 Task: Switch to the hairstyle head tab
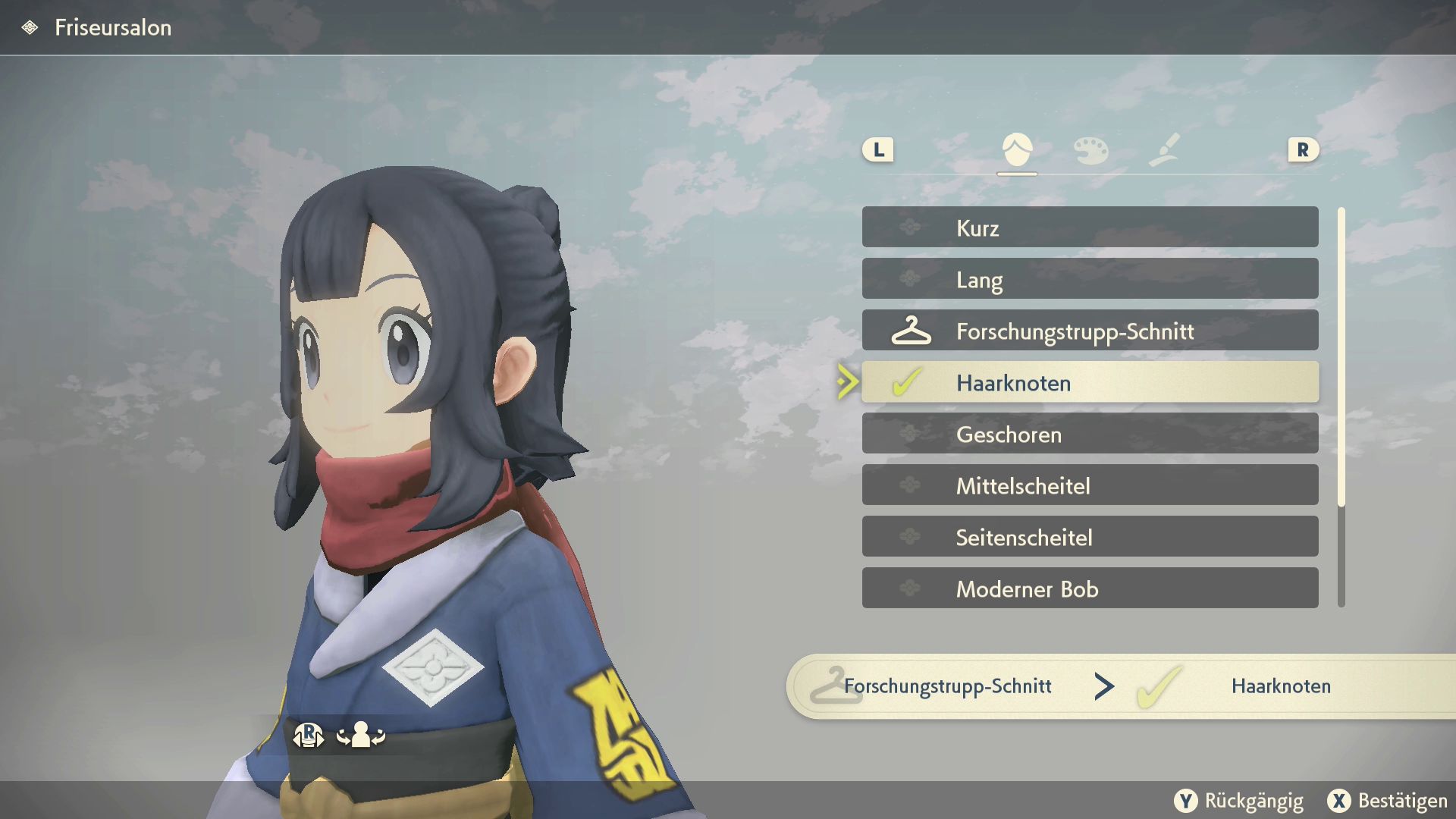pos(1017,149)
